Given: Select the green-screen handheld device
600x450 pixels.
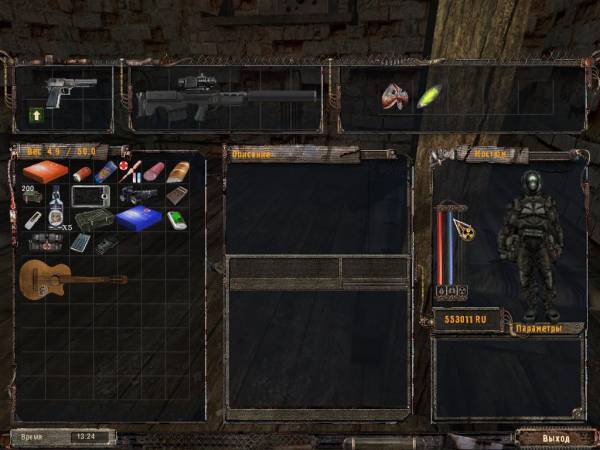Looking at the screenshot, I should (x=177, y=219).
